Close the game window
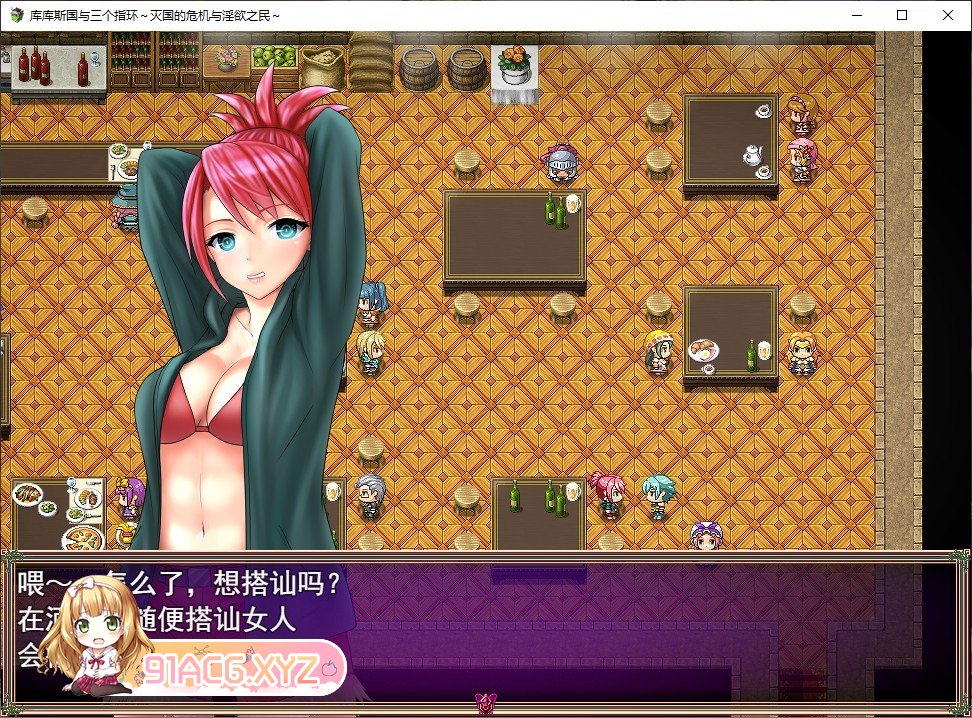The height and width of the screenshot is (718, 972). pos(948,15)
